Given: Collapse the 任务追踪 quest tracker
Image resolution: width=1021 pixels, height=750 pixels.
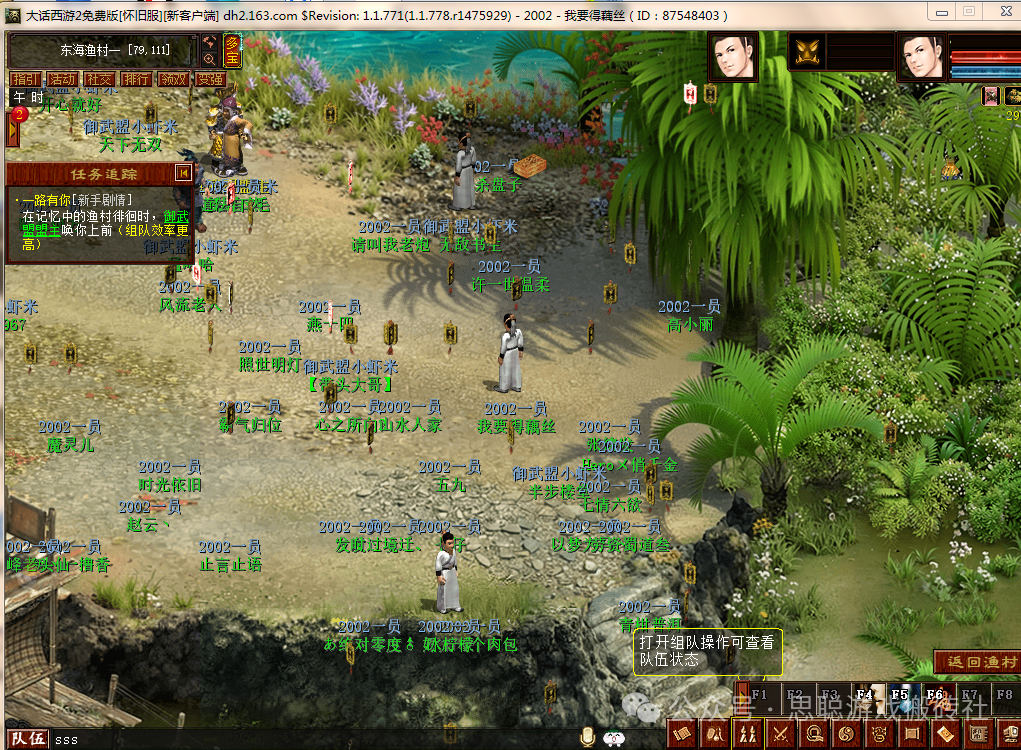Looking at the screenshot, I should [x=183, y=173].
